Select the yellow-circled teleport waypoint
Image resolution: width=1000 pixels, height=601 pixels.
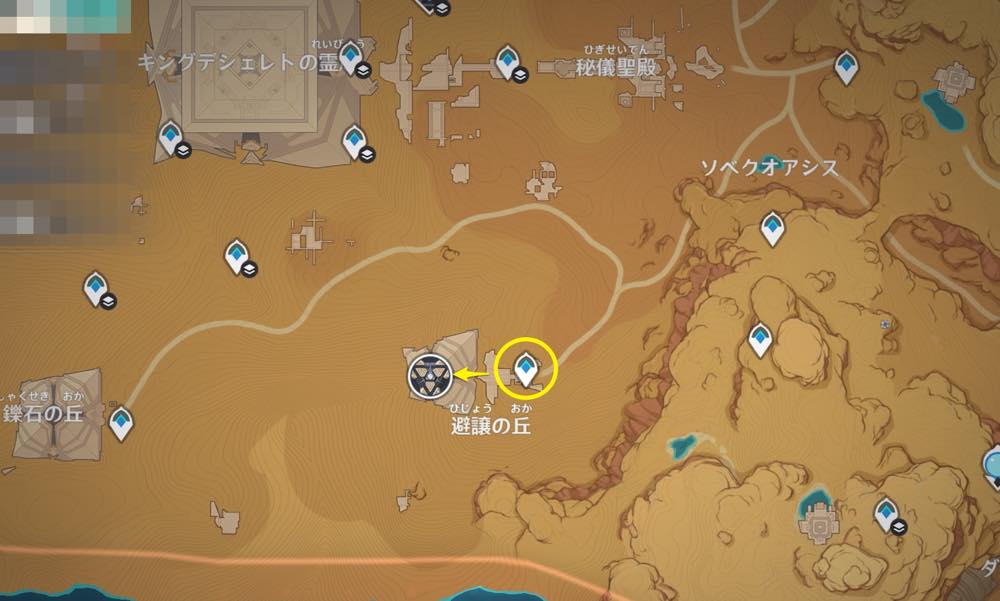(524, 368)
